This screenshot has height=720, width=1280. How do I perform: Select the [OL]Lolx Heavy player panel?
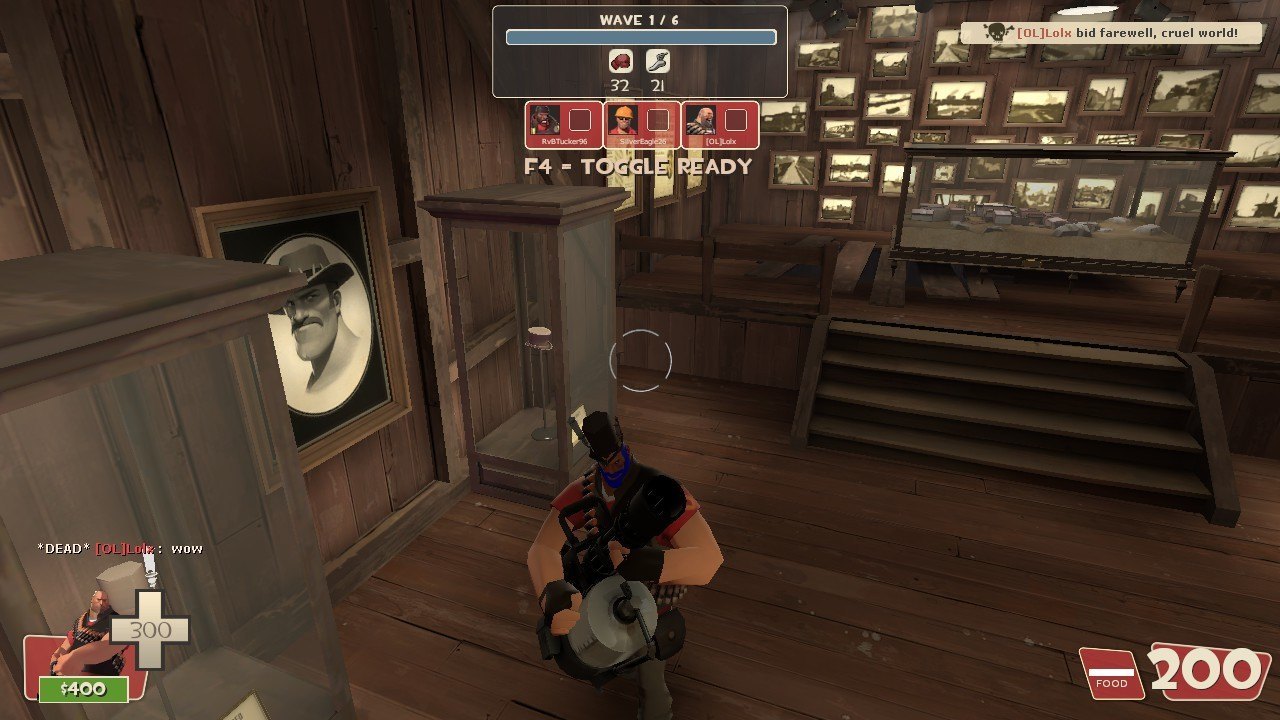(720, 125)
